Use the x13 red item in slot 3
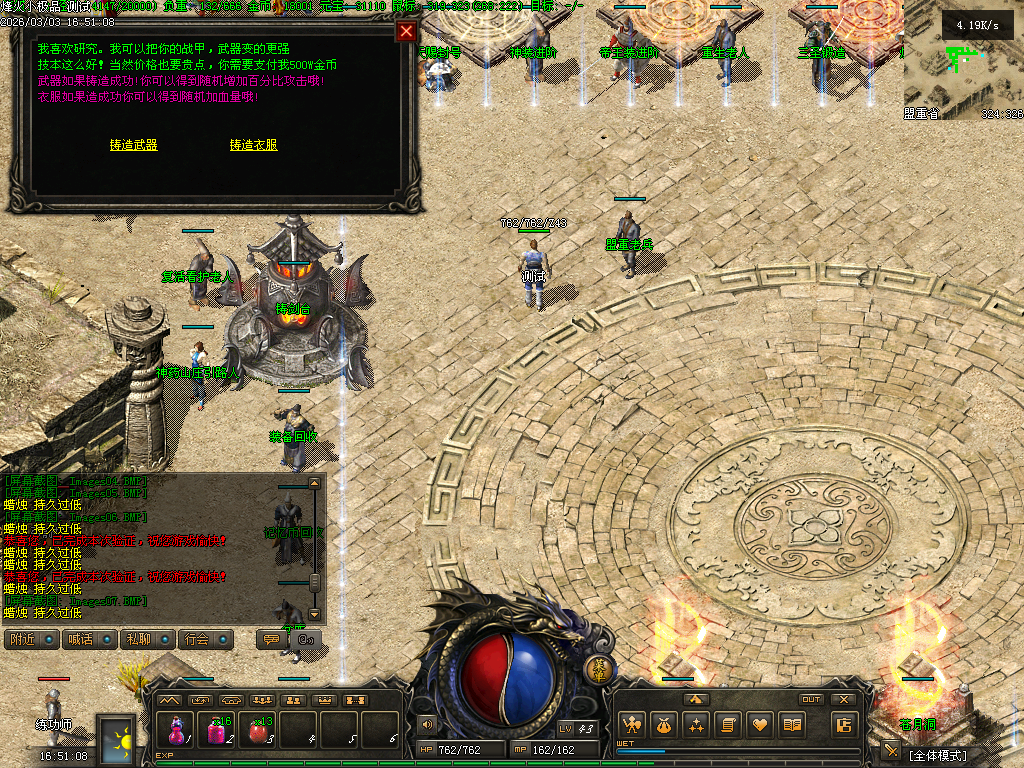 (258, 730)
